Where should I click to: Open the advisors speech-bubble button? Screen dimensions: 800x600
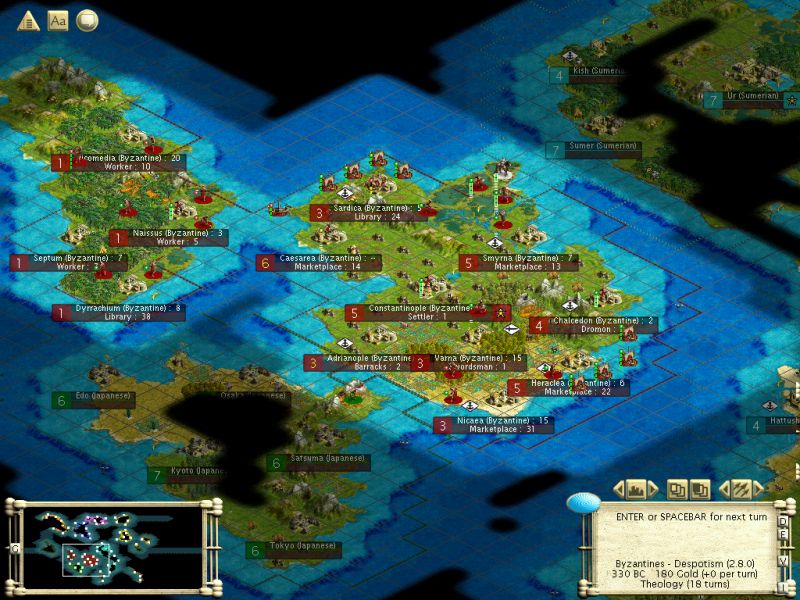(x=87, y=20)
